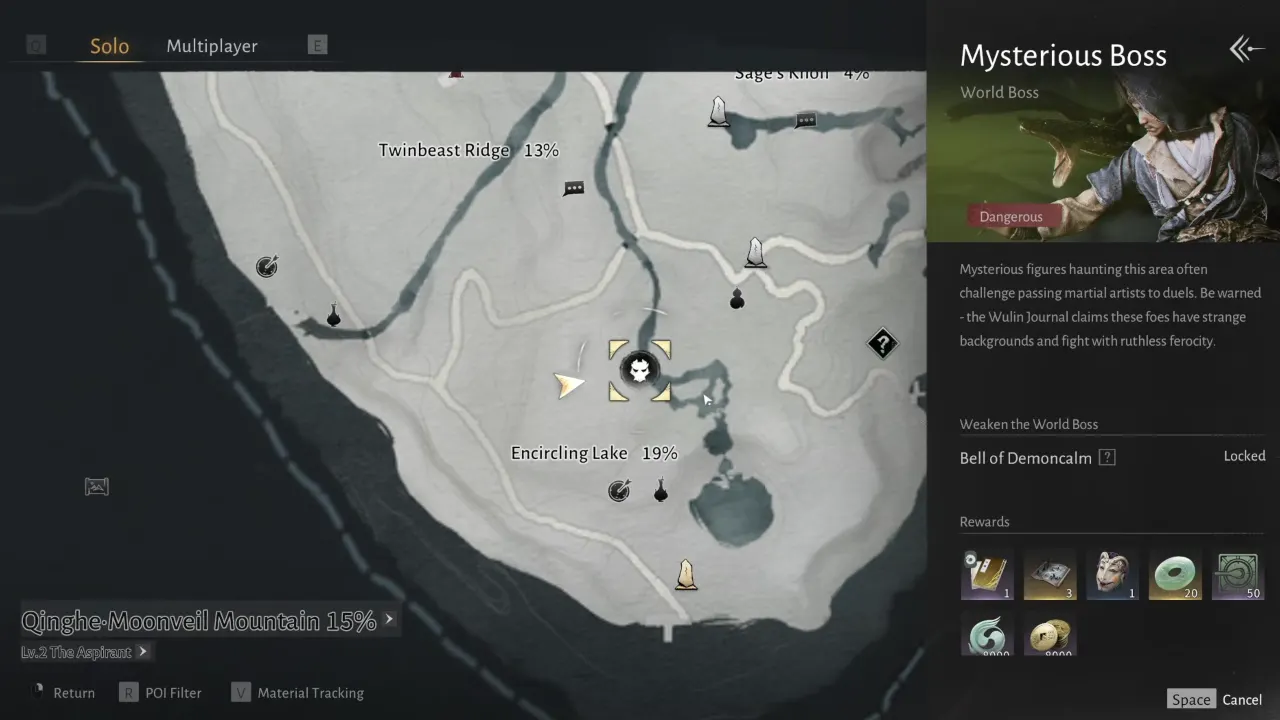Screen dimensions: 1280x720
Task: Select the Solo tab
Action: coord(109,46)
